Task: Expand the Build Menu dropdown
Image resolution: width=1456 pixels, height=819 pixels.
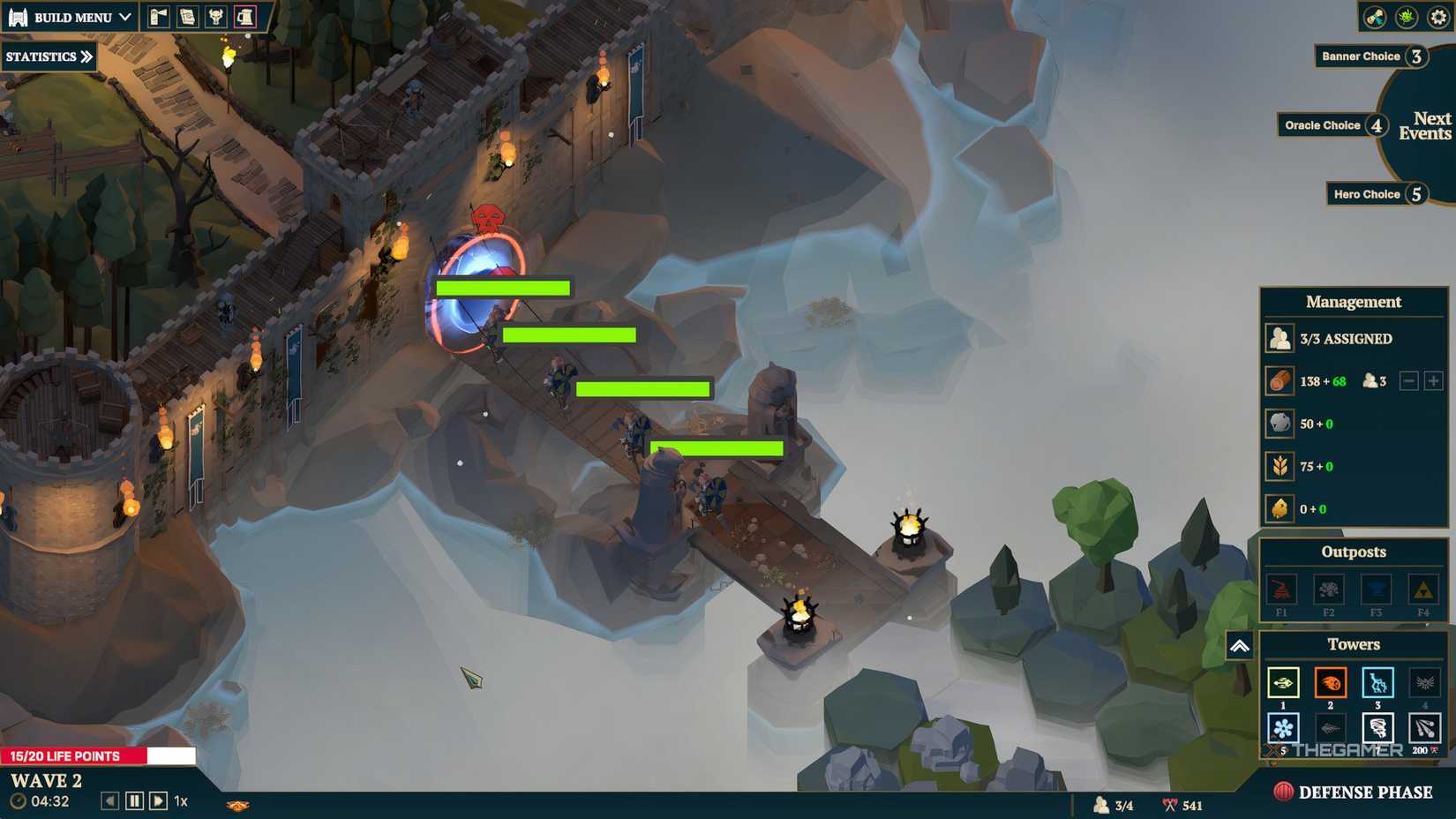Action: coord(71,17)
